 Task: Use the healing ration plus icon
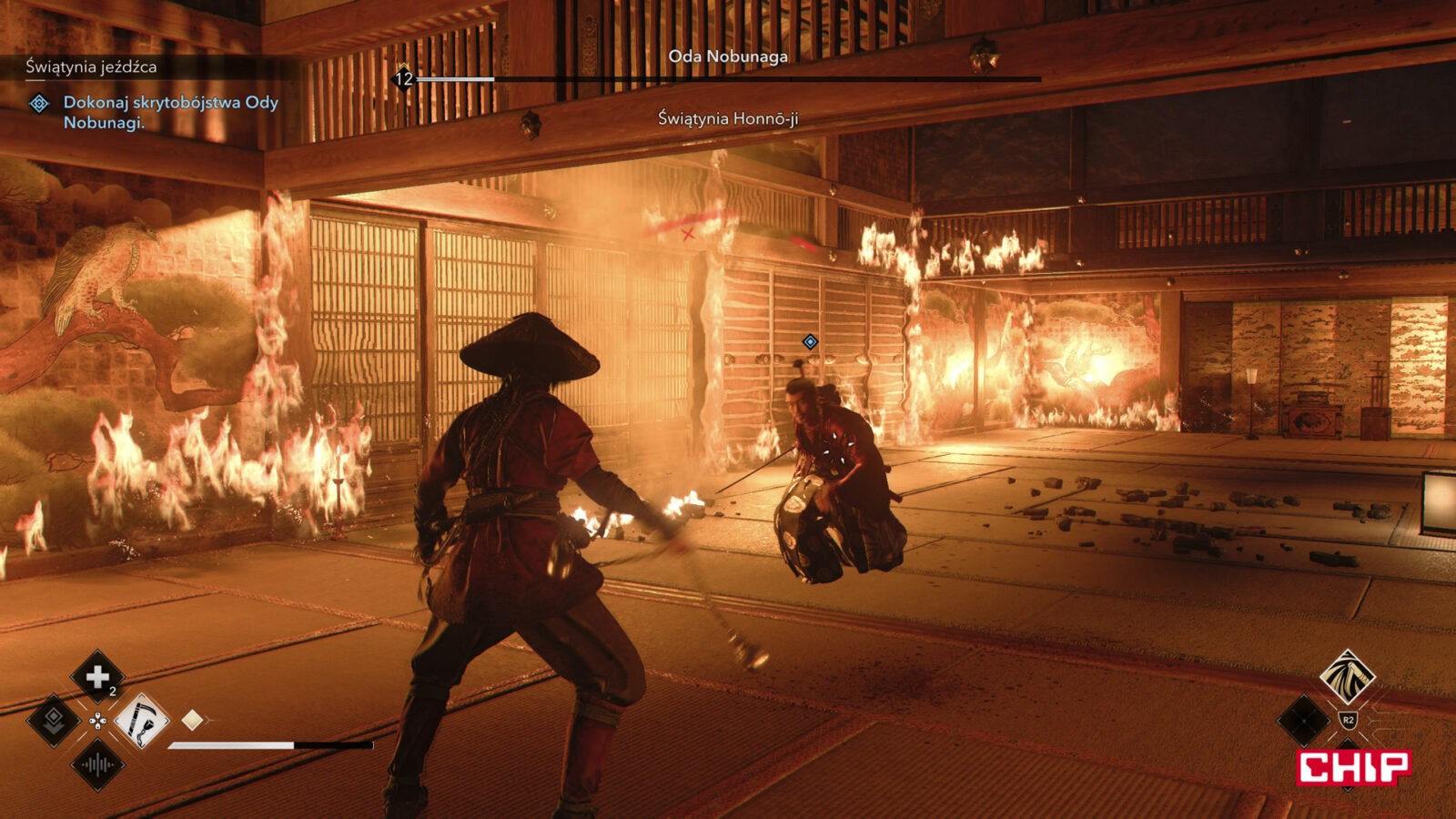tap(97, 677)
